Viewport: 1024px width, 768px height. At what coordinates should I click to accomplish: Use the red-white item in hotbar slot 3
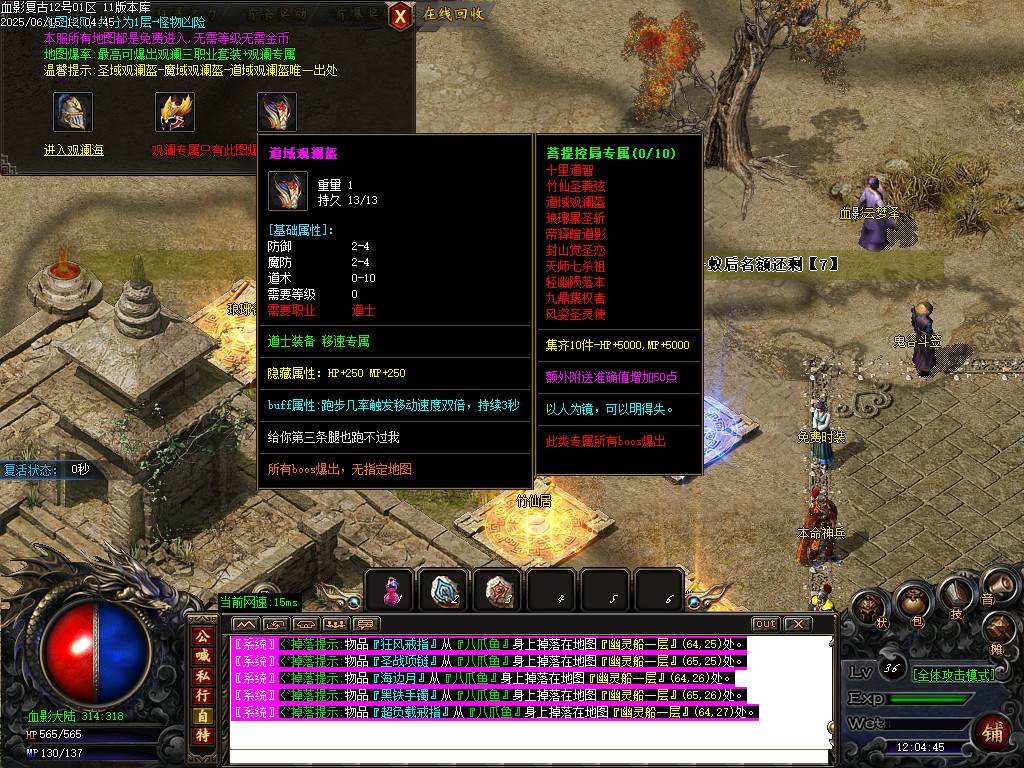(497, 590)
